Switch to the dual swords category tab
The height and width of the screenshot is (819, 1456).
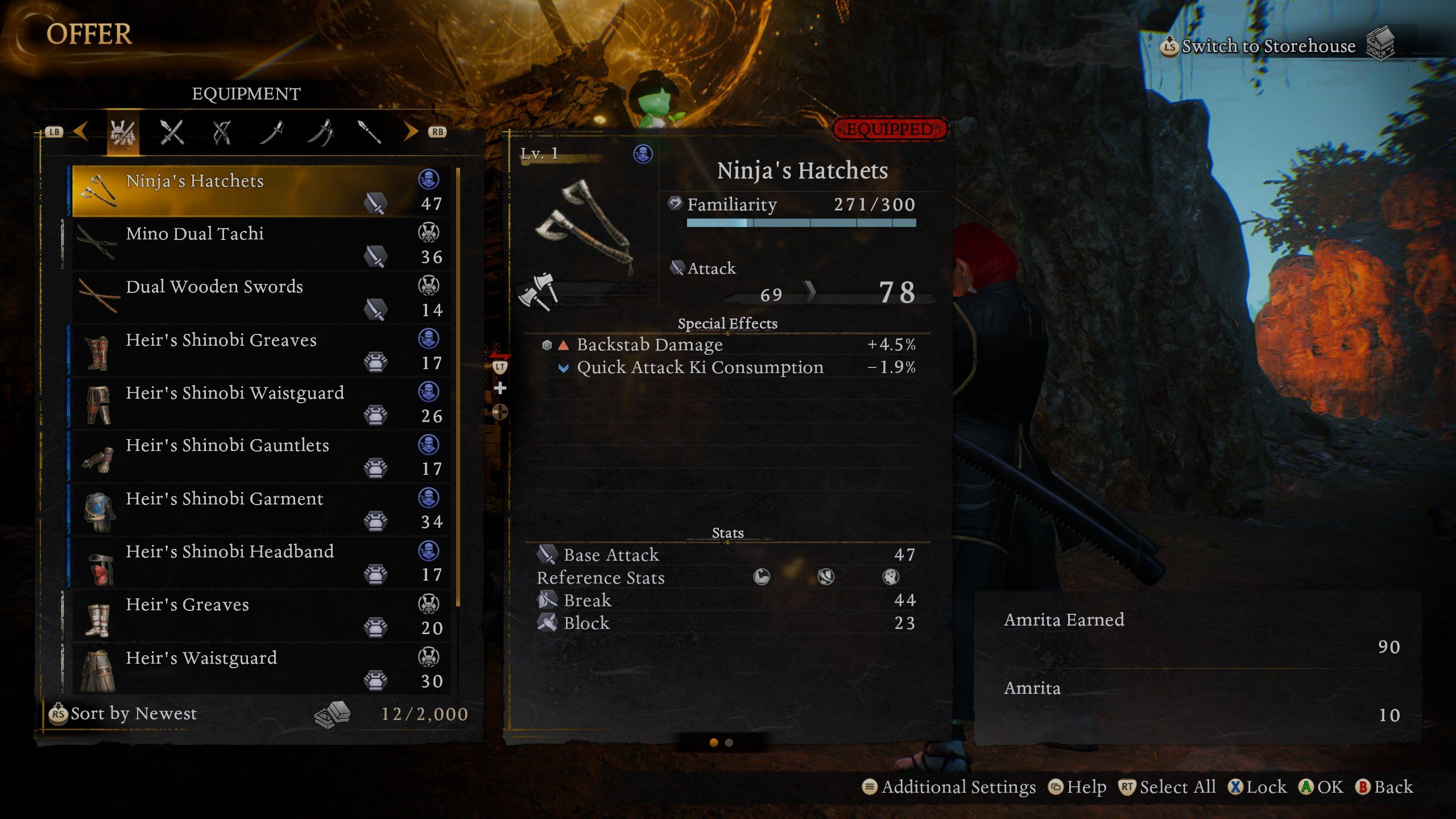point(321,133)
